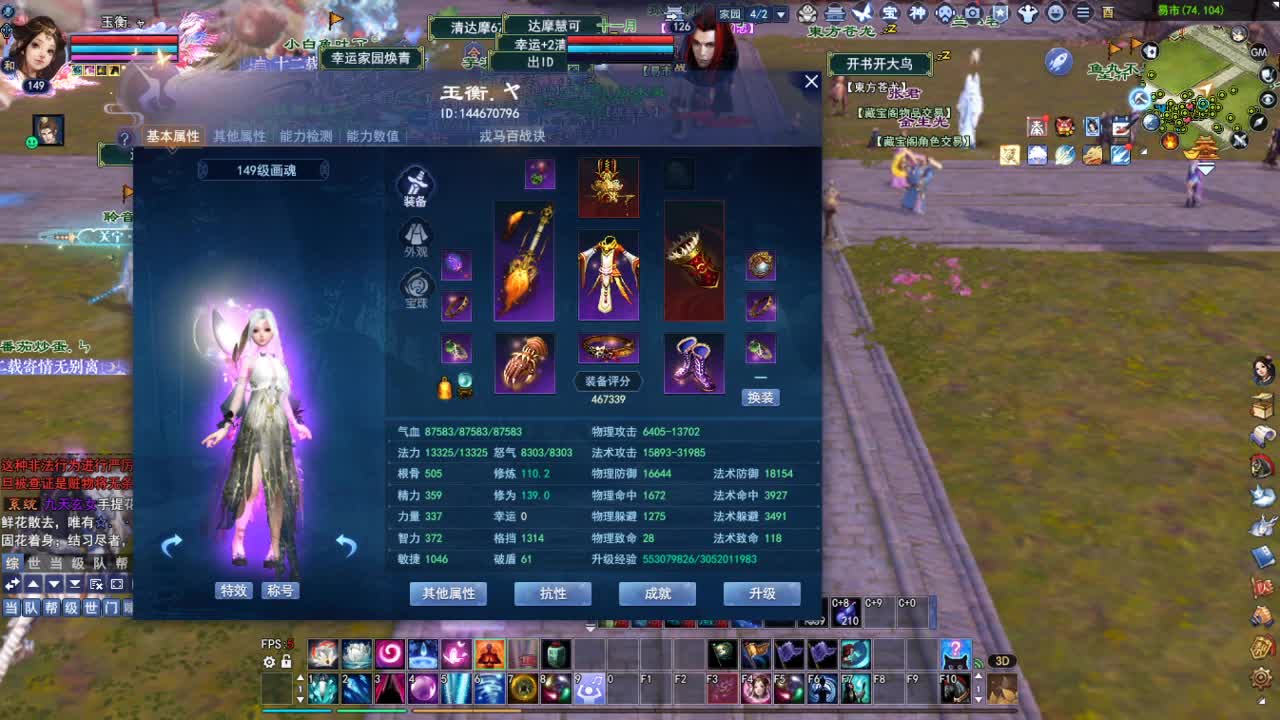
Task: Toggle the 3D view button at bottom right
Action: pyautogui.click(x=1005, y=660)
